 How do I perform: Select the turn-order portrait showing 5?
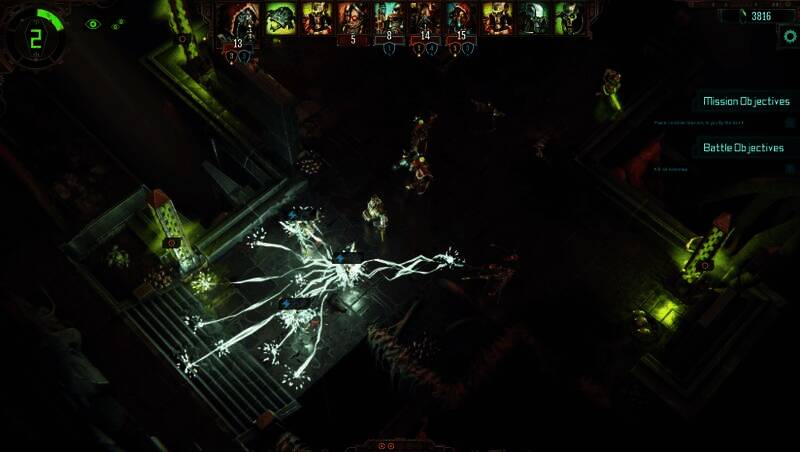click(351, 20)
